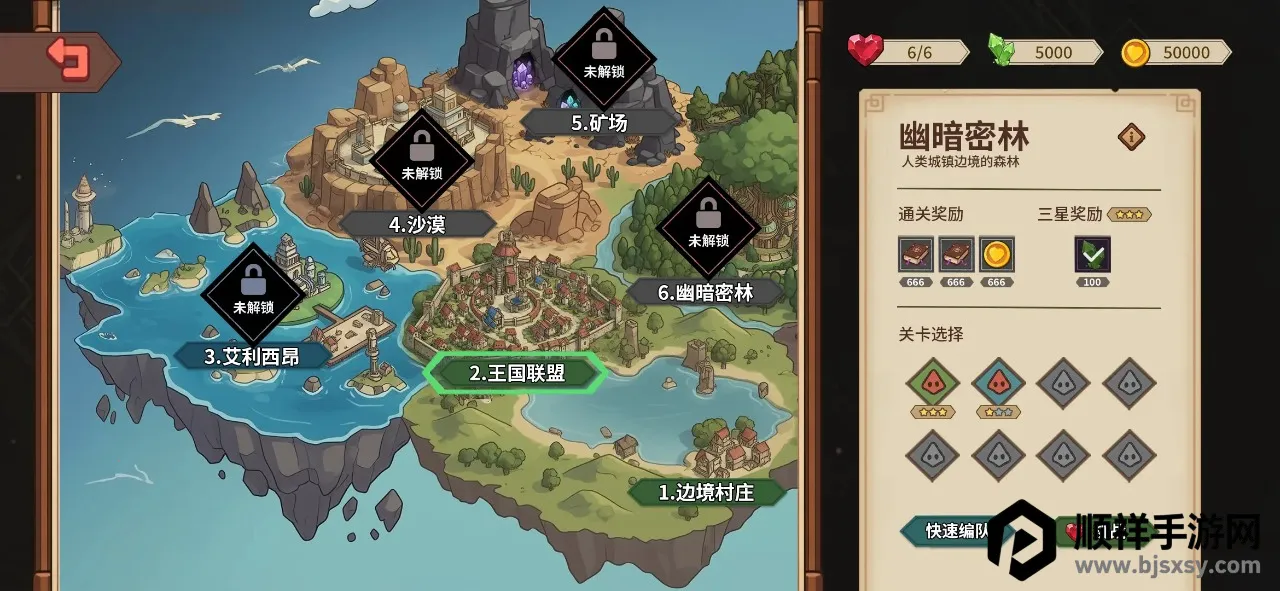Tap the red heart stamina counter
The width and height of the screenshot is (1280, 591).
[x=908, y=52]
